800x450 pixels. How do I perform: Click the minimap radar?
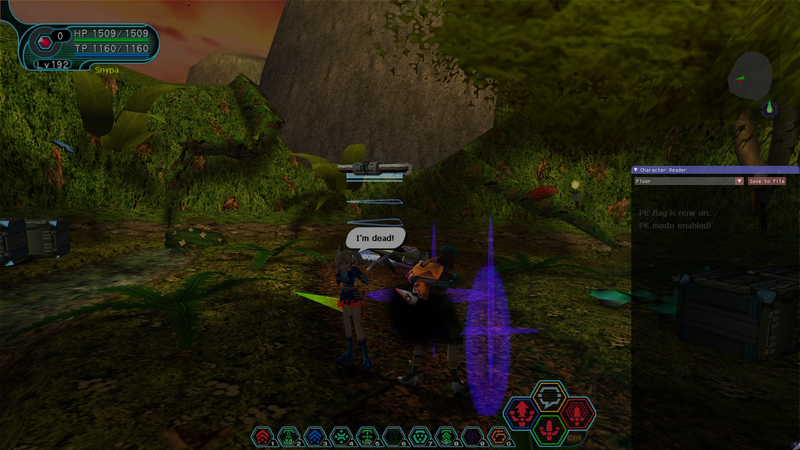[749, 76]
